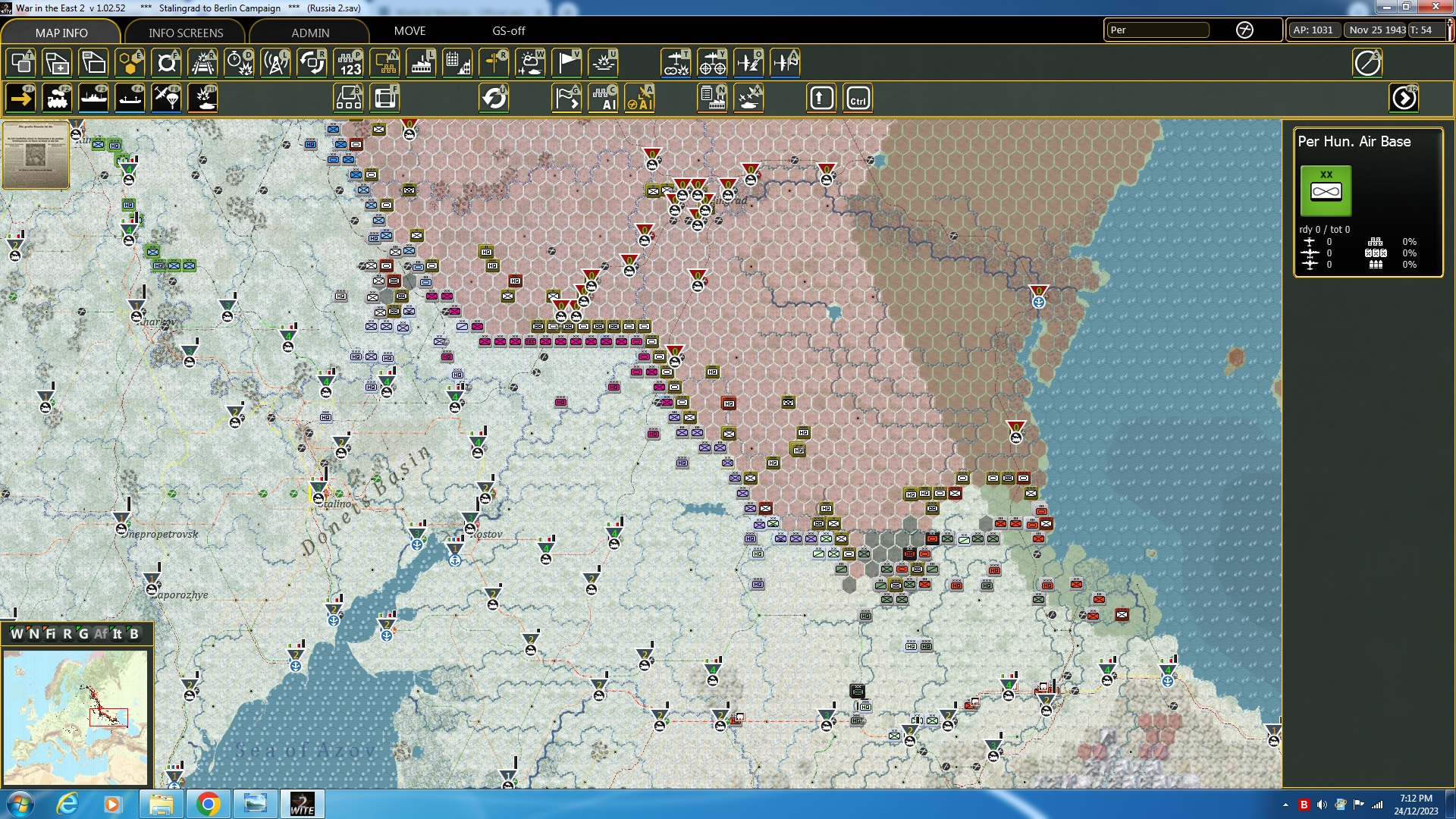Click the victory locations flag icon
1456x819 pixels.
[x=566, y=63]
